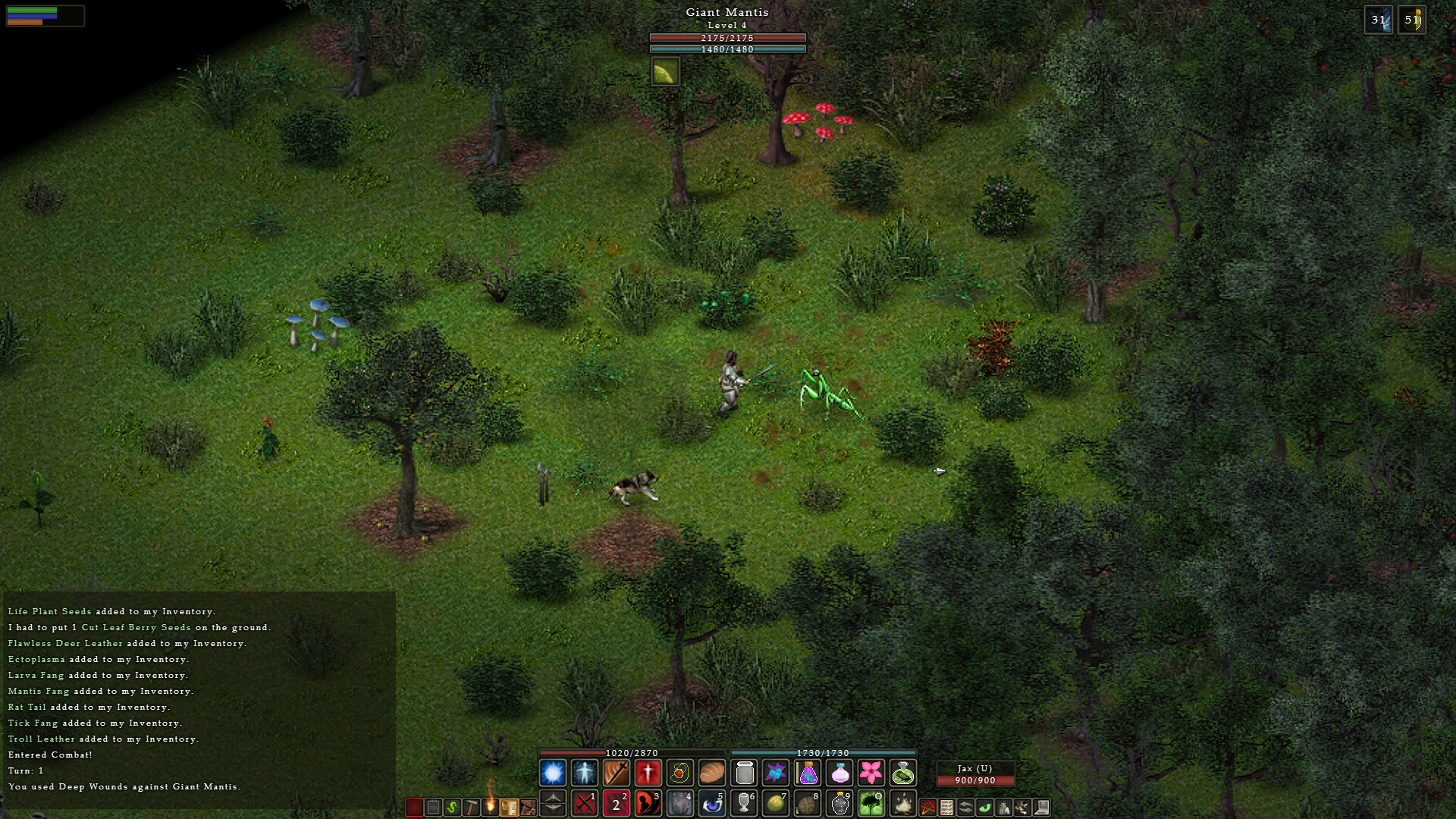
Task: Open the quest log notepad
Action: click(x=432, y=805)
